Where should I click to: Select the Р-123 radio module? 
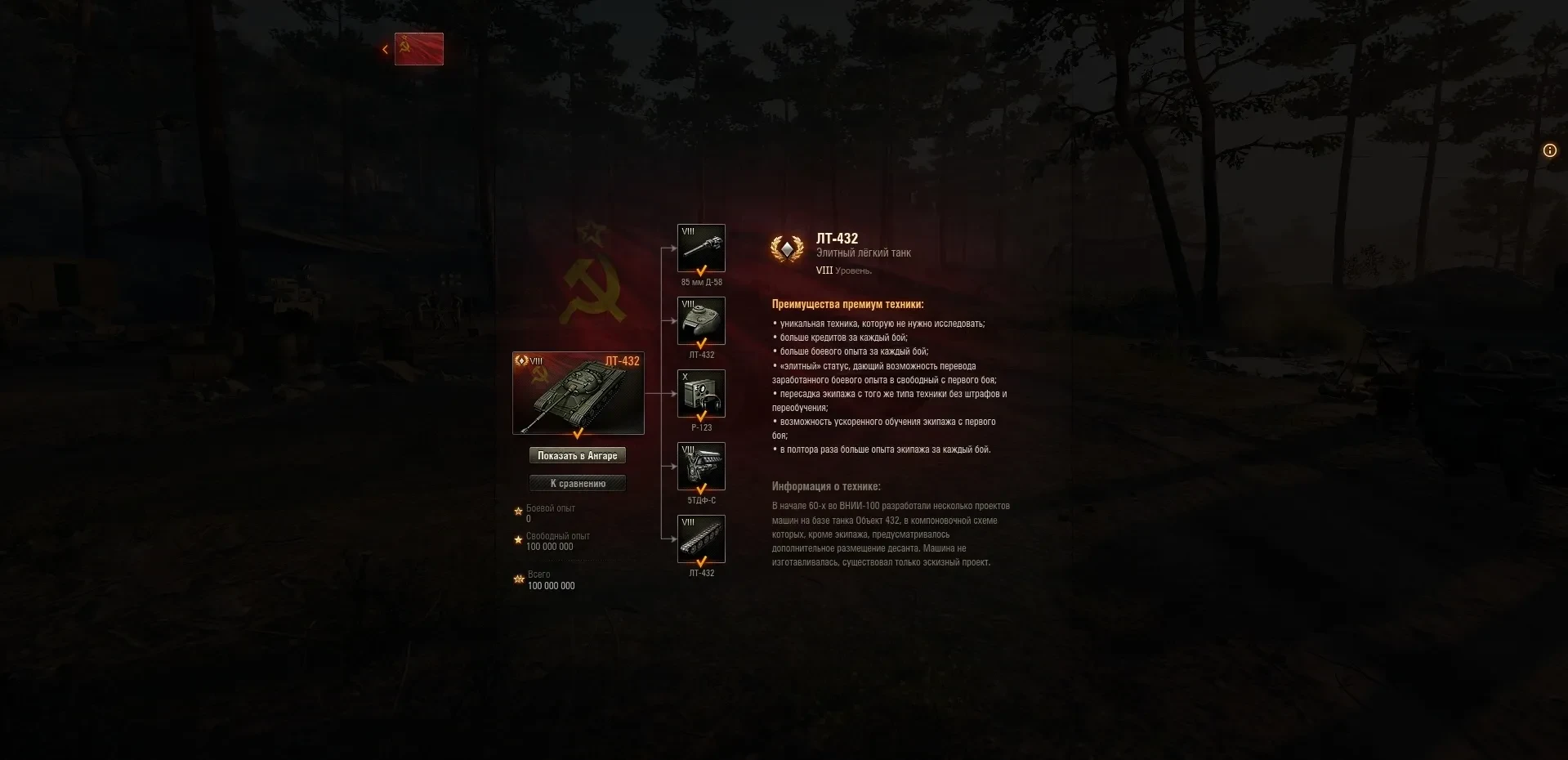701,394
